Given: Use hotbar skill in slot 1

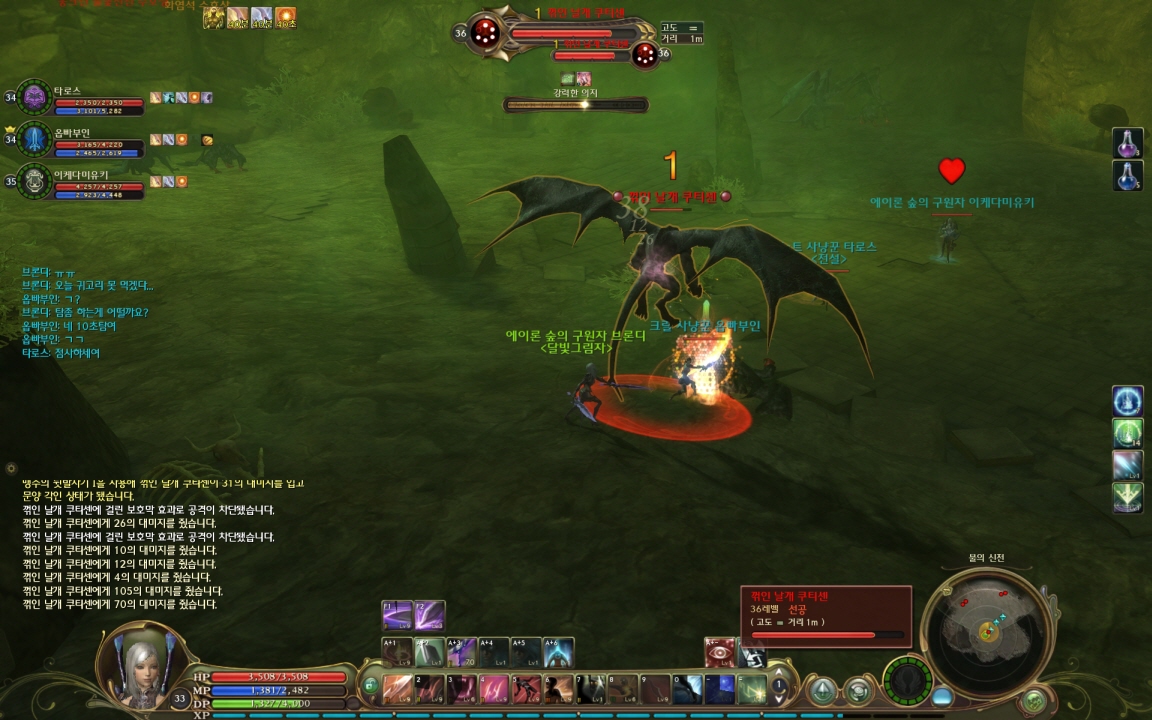Looking at the screenshot, I should pos(398,688).
